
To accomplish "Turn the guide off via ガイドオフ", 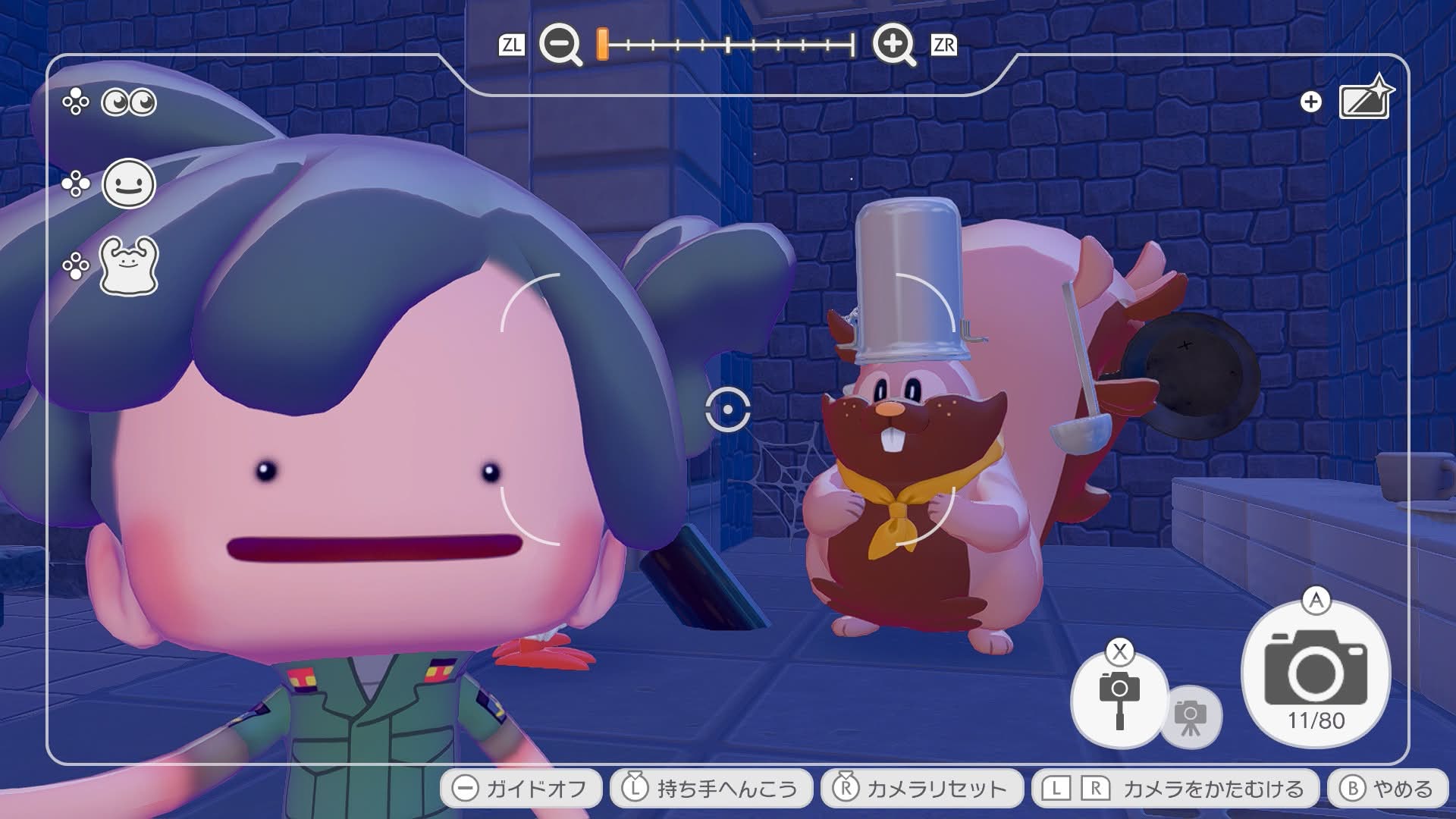I will (521, 789).
